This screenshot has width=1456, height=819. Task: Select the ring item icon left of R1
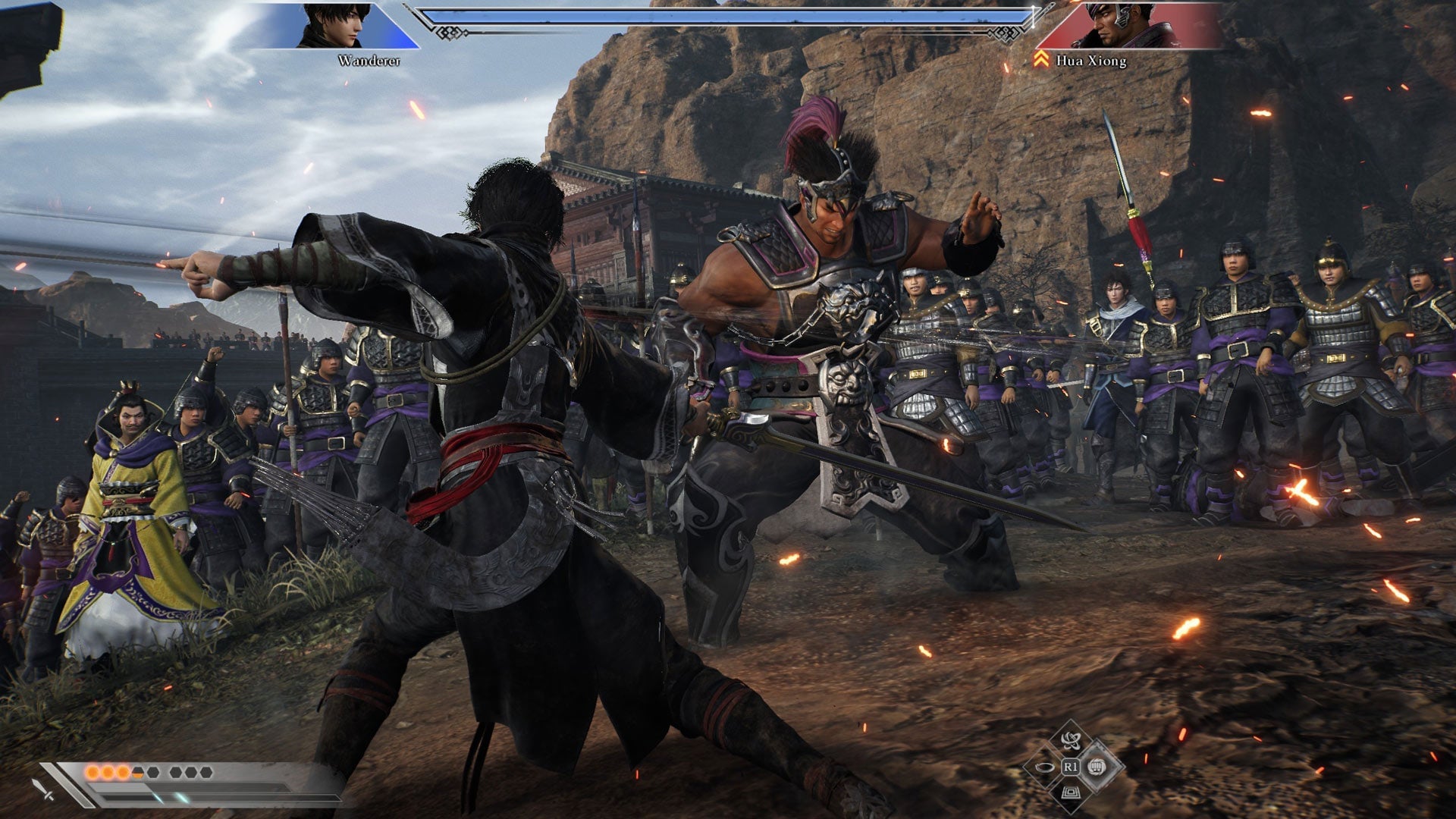[1044, 767]
